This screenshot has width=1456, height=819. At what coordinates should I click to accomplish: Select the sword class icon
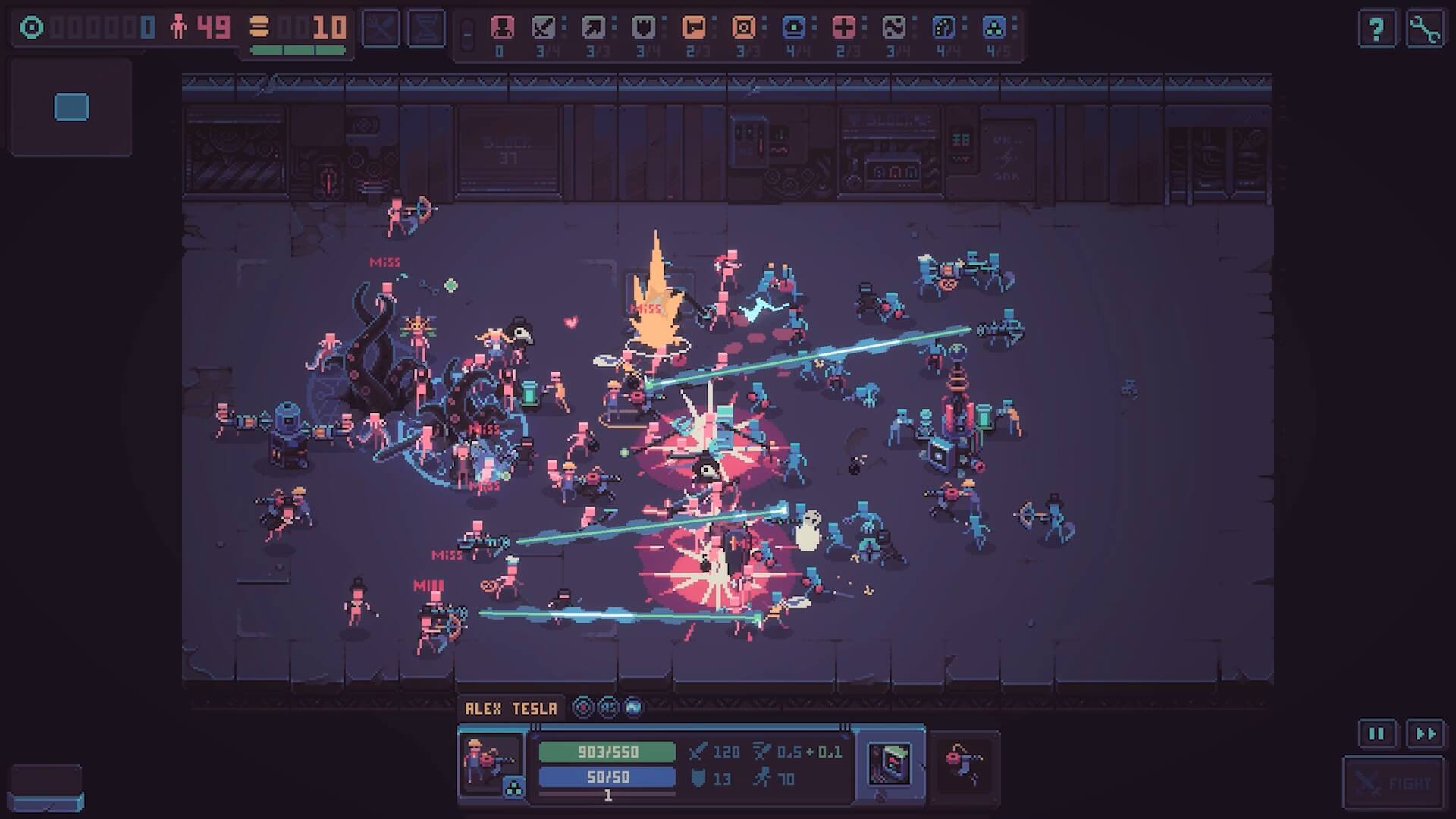click(544, 29)
